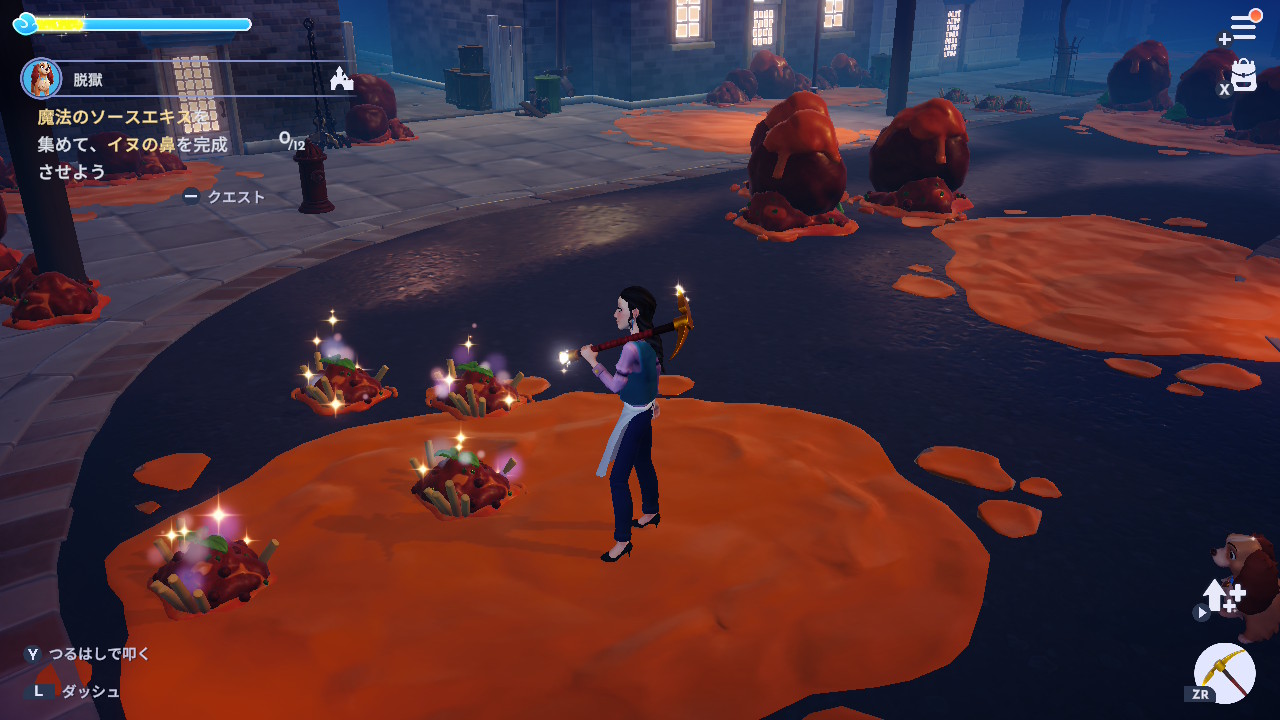Open the クエスト quest log label
Screen dimensions: 1280x720
coord(235,197)
